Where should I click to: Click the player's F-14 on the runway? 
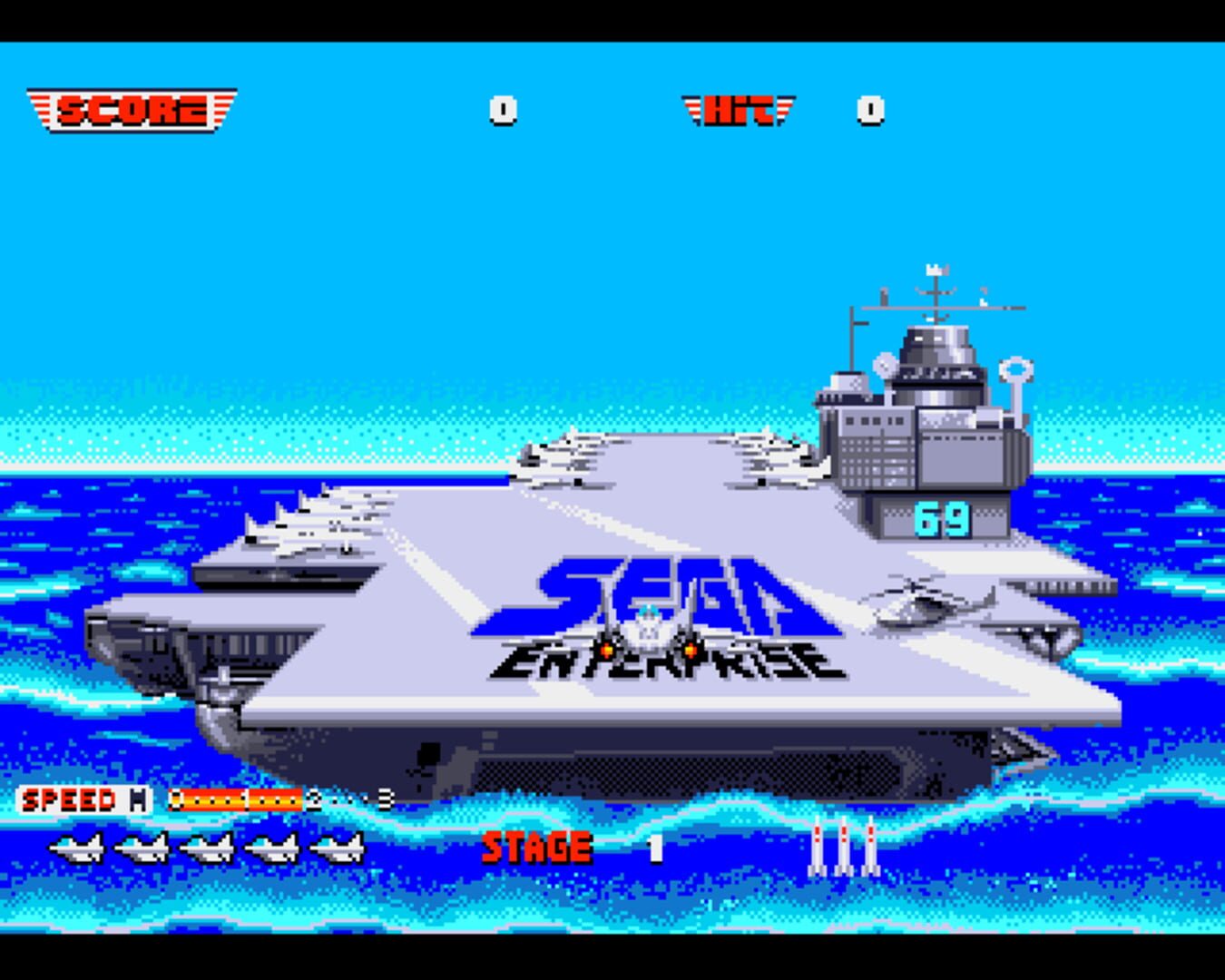(x=649, y=631)
